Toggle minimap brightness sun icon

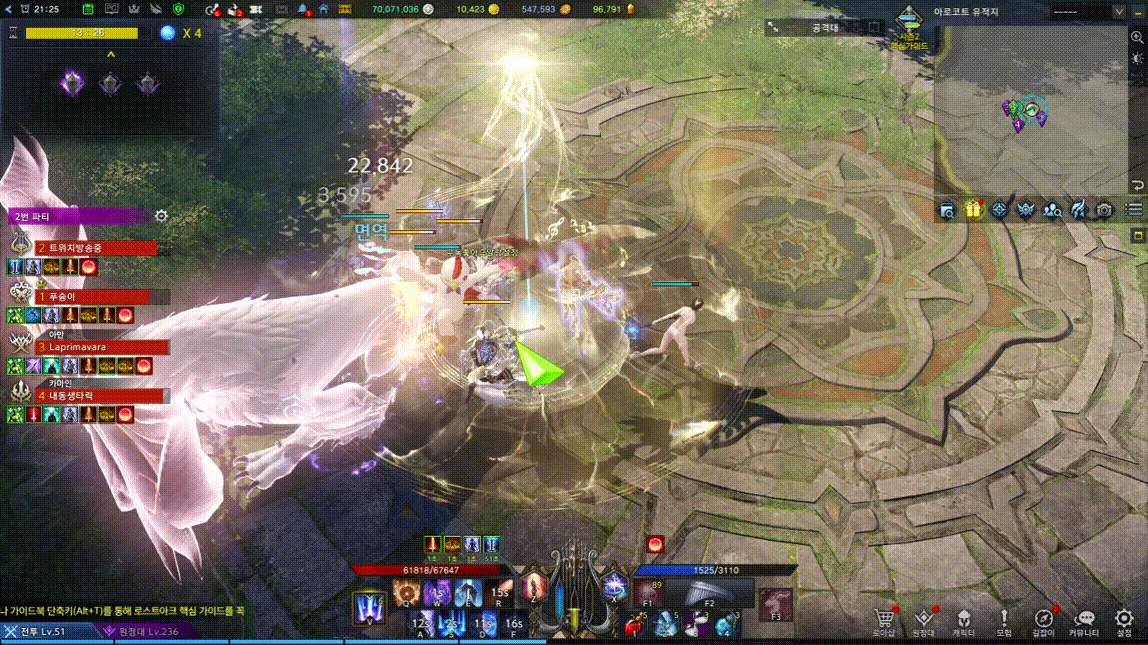point(1137,59)
